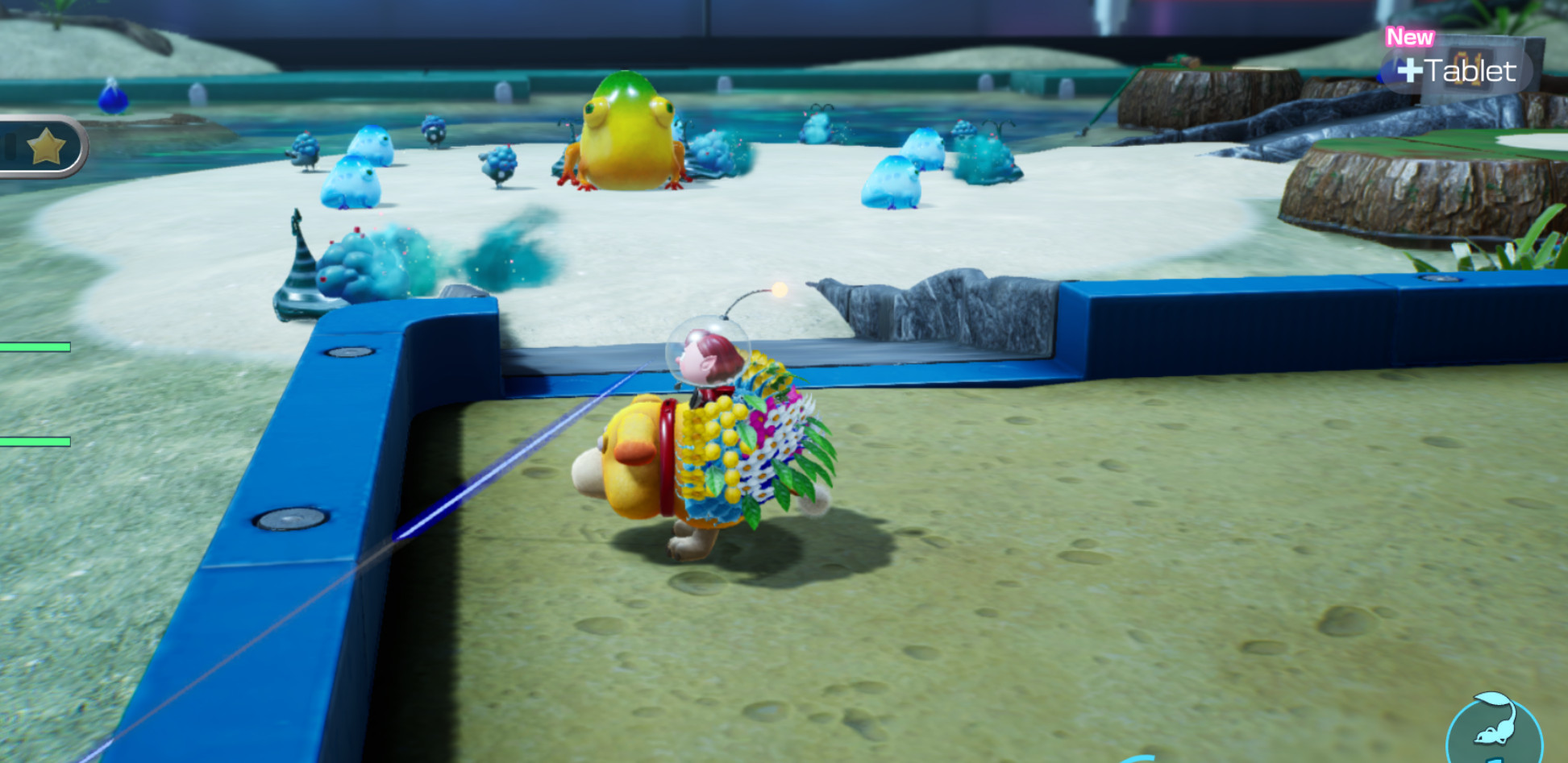This screenshot has height=763, width=1568.
Task: Tap the gold star on the progress gauge
Action: [x=47, y=147]
